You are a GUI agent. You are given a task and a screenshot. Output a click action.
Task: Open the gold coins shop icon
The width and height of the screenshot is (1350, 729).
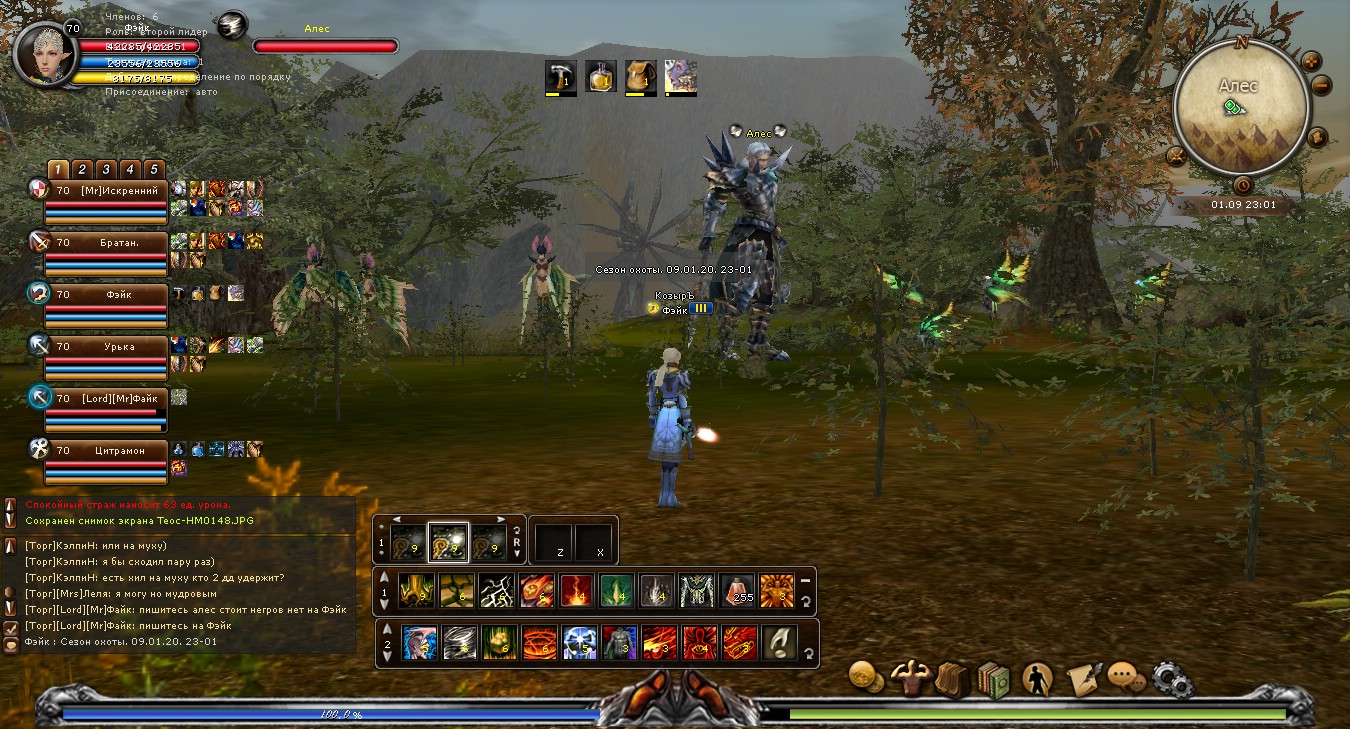click(x=865, y=677)
